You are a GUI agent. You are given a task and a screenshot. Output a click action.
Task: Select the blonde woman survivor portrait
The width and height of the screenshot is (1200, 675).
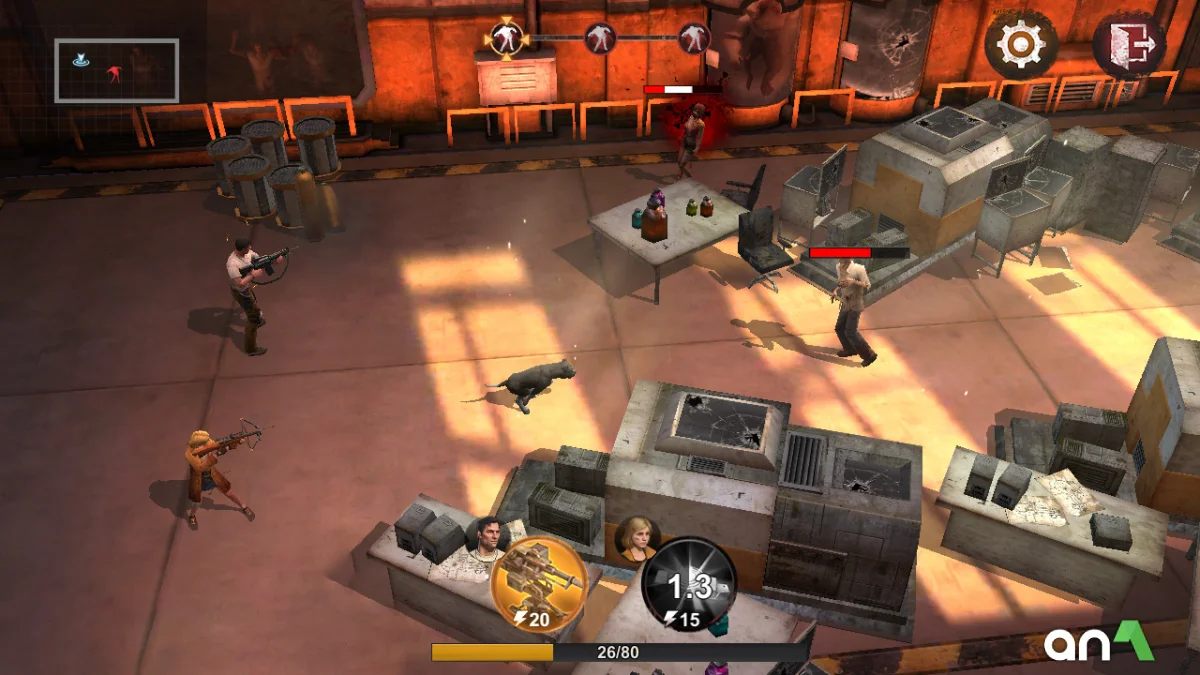click(x=636, y=538)
